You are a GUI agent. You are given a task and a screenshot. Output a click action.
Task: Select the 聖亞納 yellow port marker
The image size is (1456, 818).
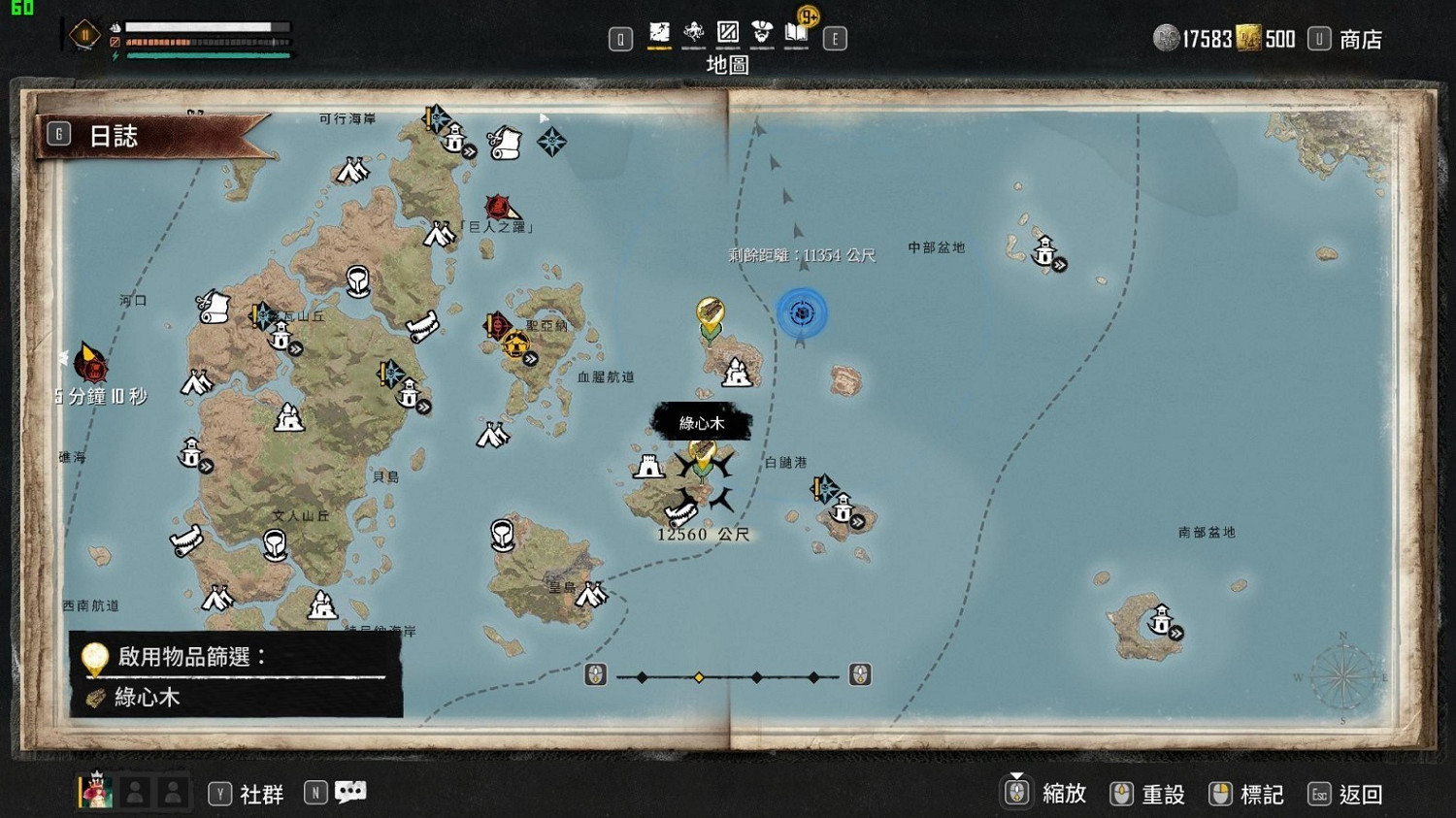click(x=516, y=344)
